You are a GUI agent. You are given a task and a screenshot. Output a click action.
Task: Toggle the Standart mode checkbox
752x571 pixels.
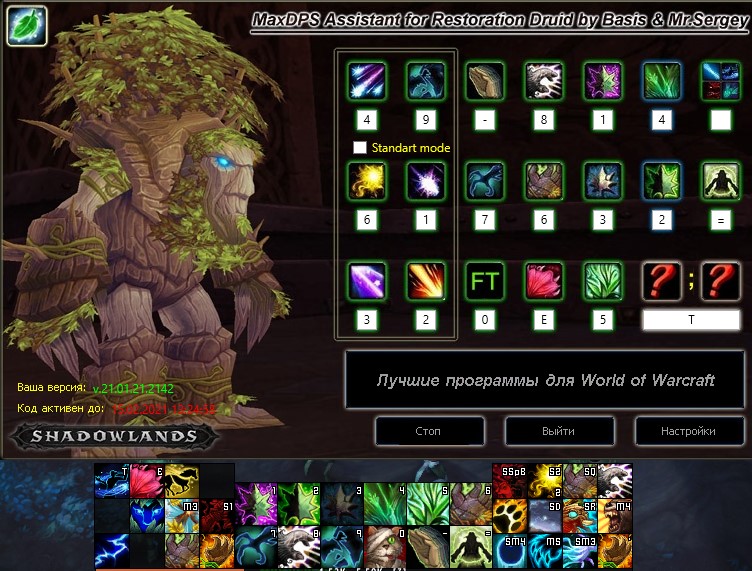(x=360, y=148)
